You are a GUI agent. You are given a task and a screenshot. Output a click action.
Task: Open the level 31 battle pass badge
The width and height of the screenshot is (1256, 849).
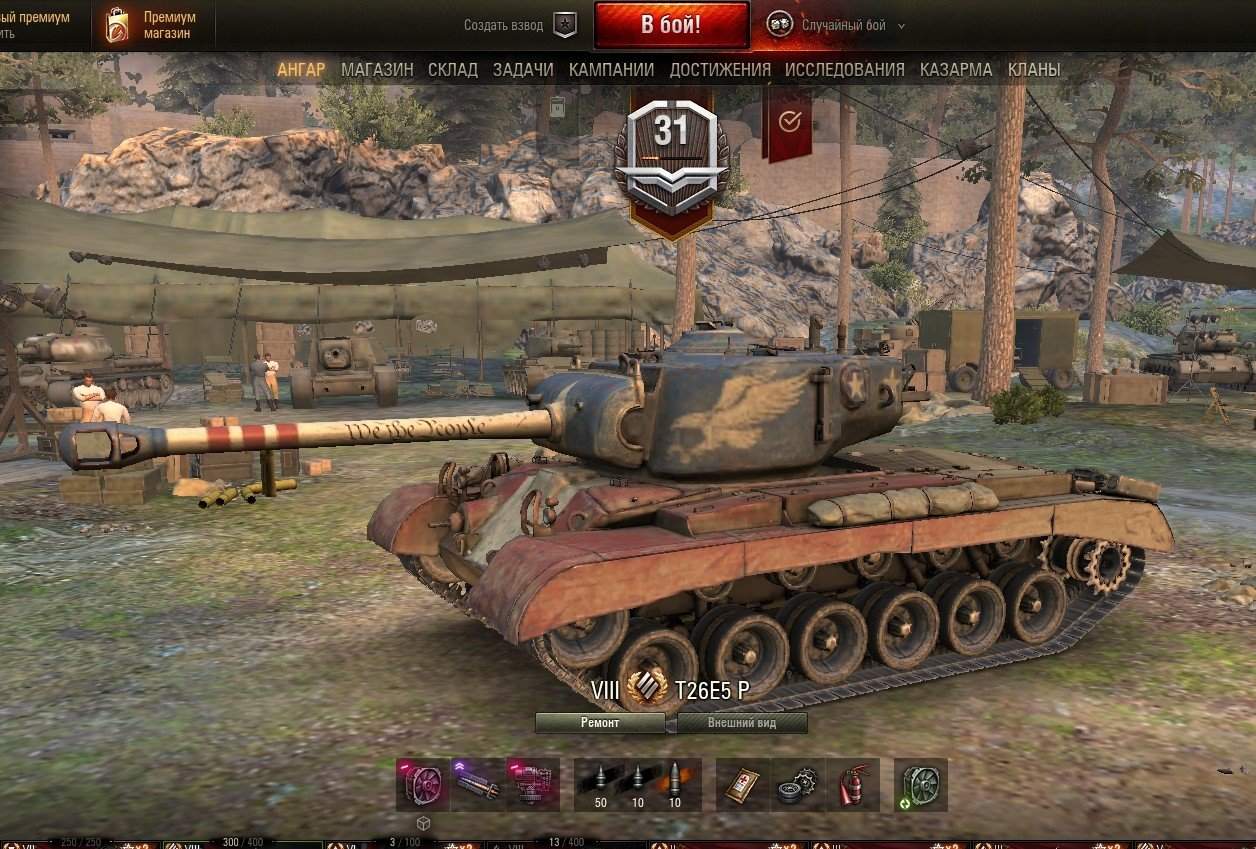671,150
